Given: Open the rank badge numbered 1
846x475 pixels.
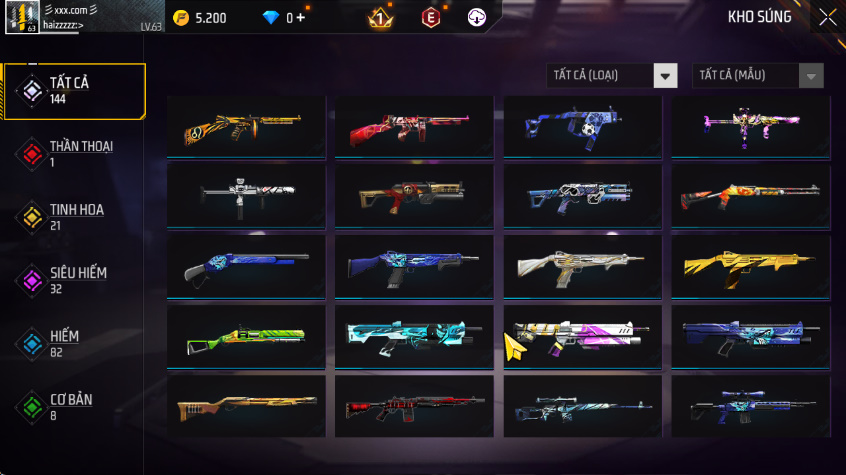Looking at the screenshot, I should coord(380,18).
